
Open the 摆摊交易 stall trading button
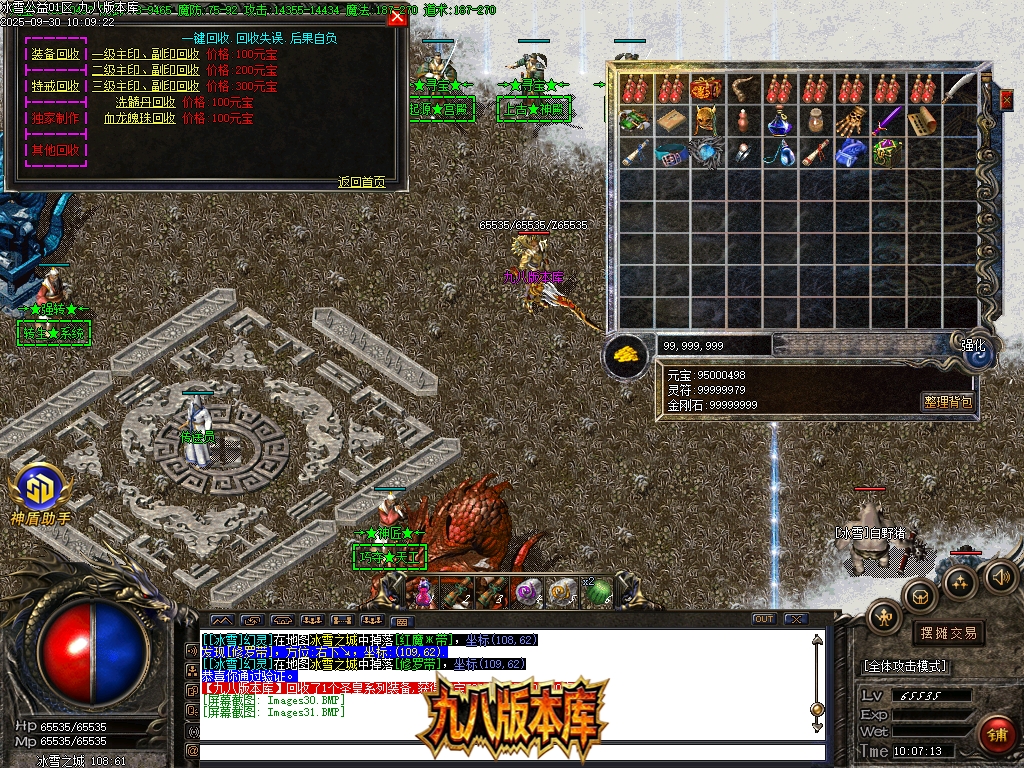pos(948,633)
